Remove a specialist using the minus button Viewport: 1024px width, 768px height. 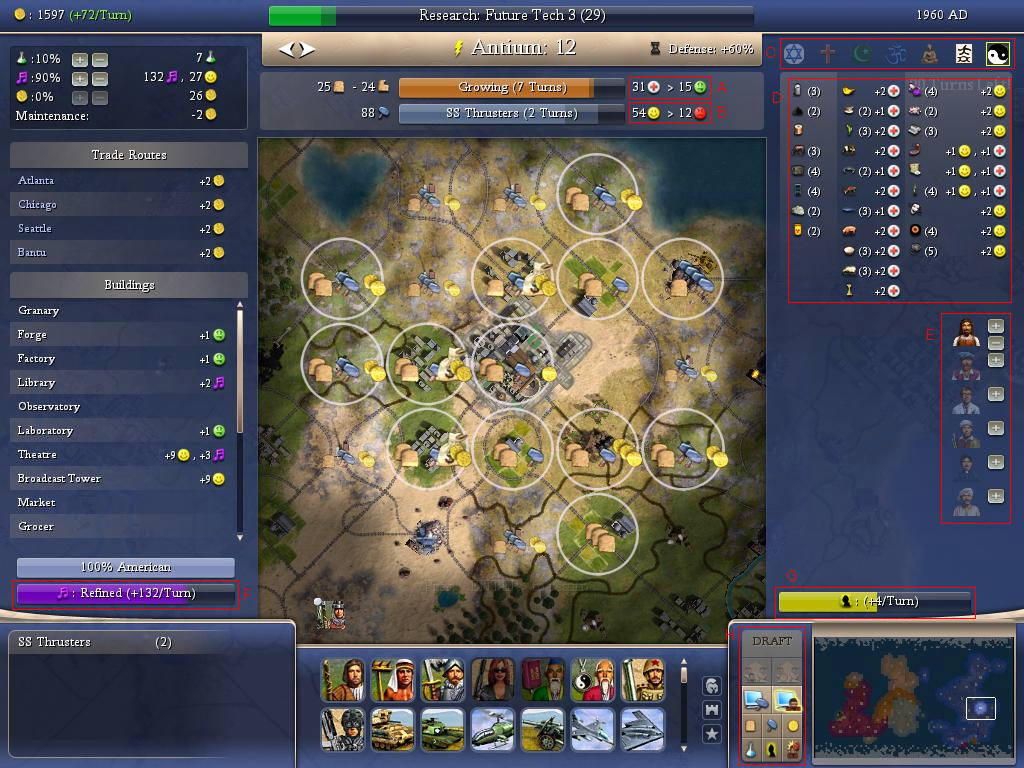996,343
